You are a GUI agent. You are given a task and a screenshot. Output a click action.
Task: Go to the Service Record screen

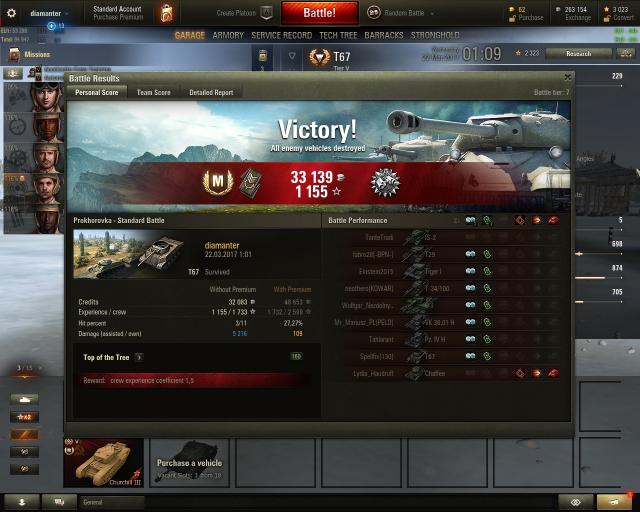click(281, 35)
